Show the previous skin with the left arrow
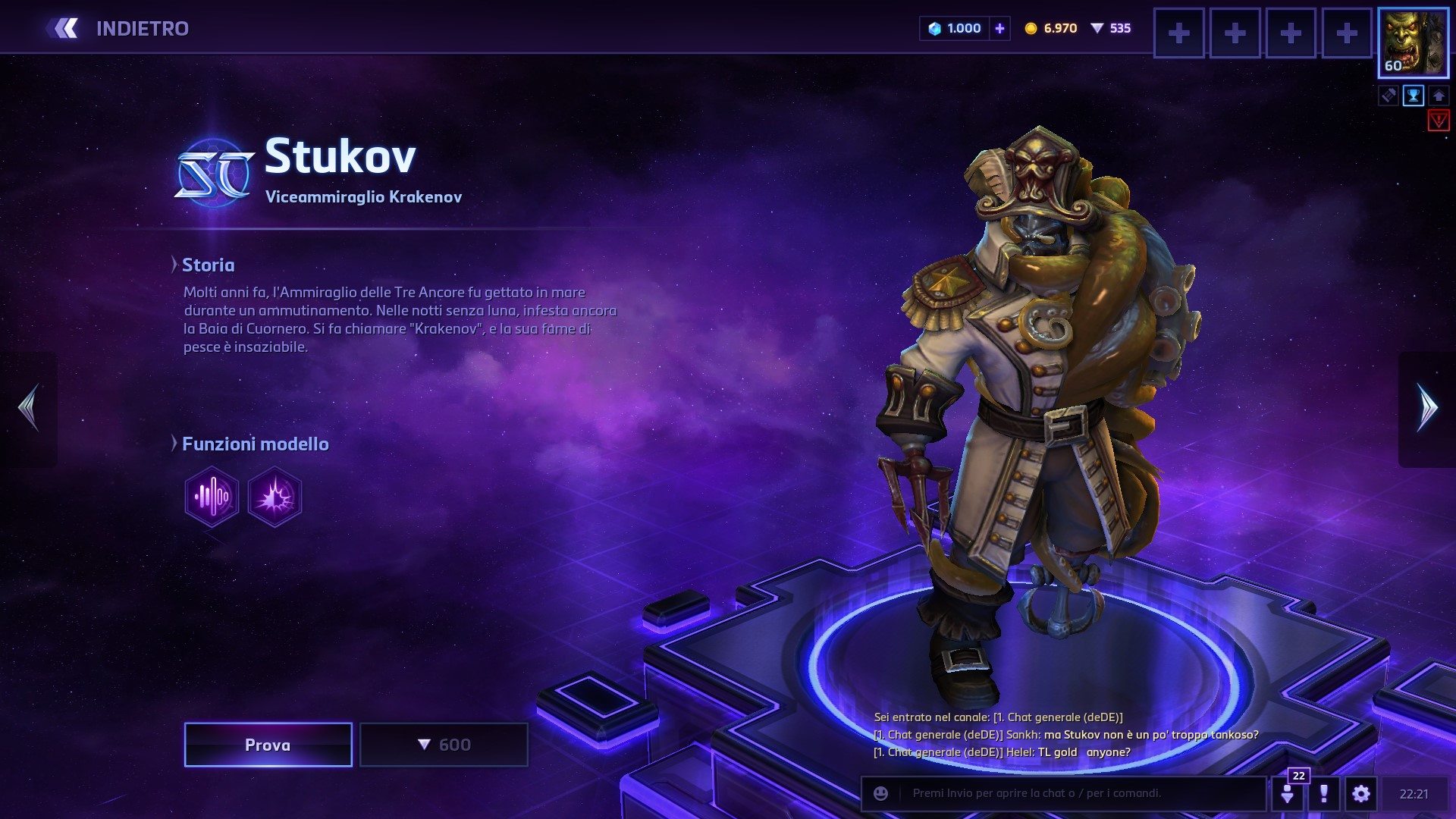The image size is (1456, 819). 29,409
